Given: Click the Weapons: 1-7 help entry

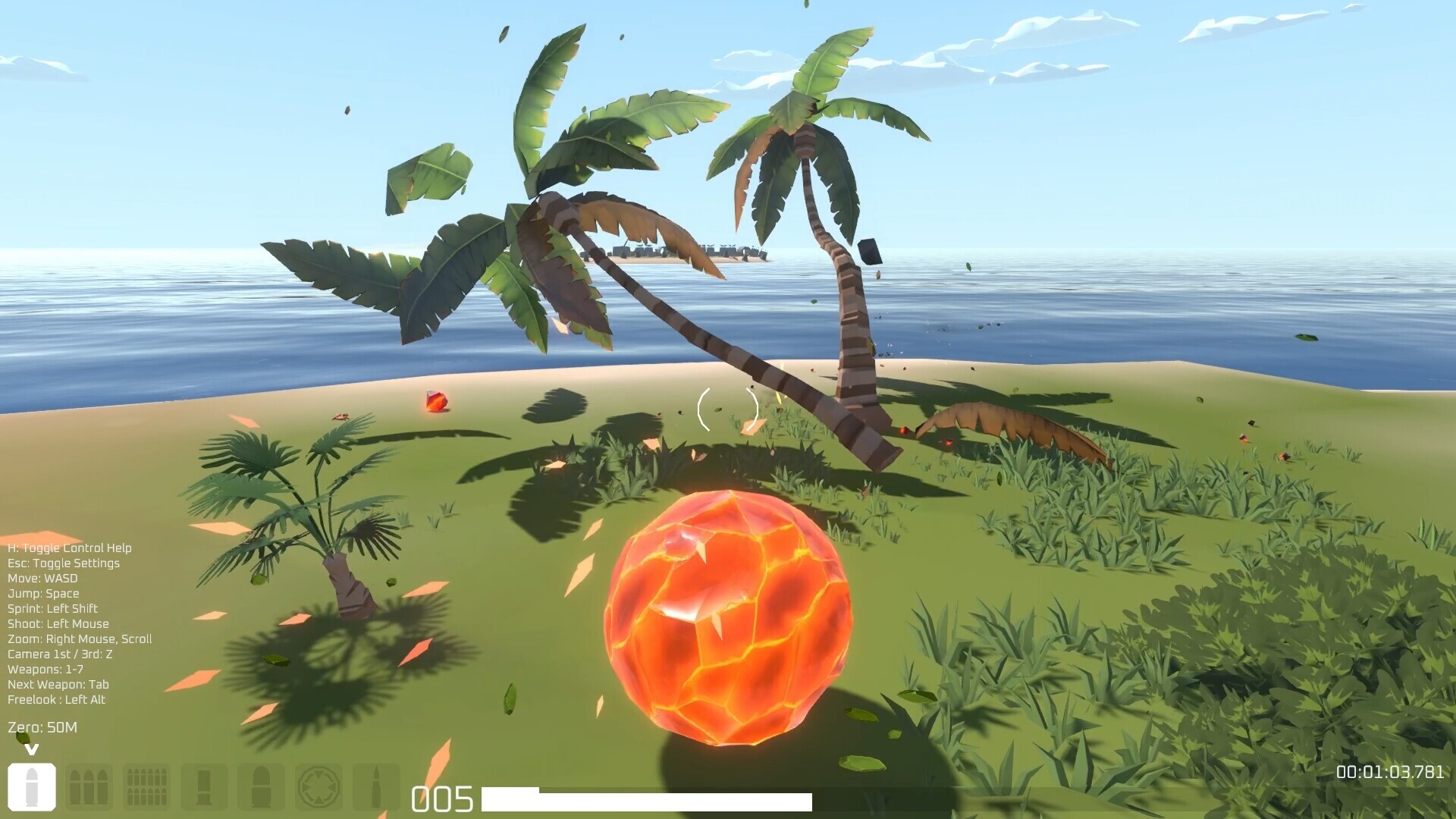Looking at the screenshot, I should 46,669.
